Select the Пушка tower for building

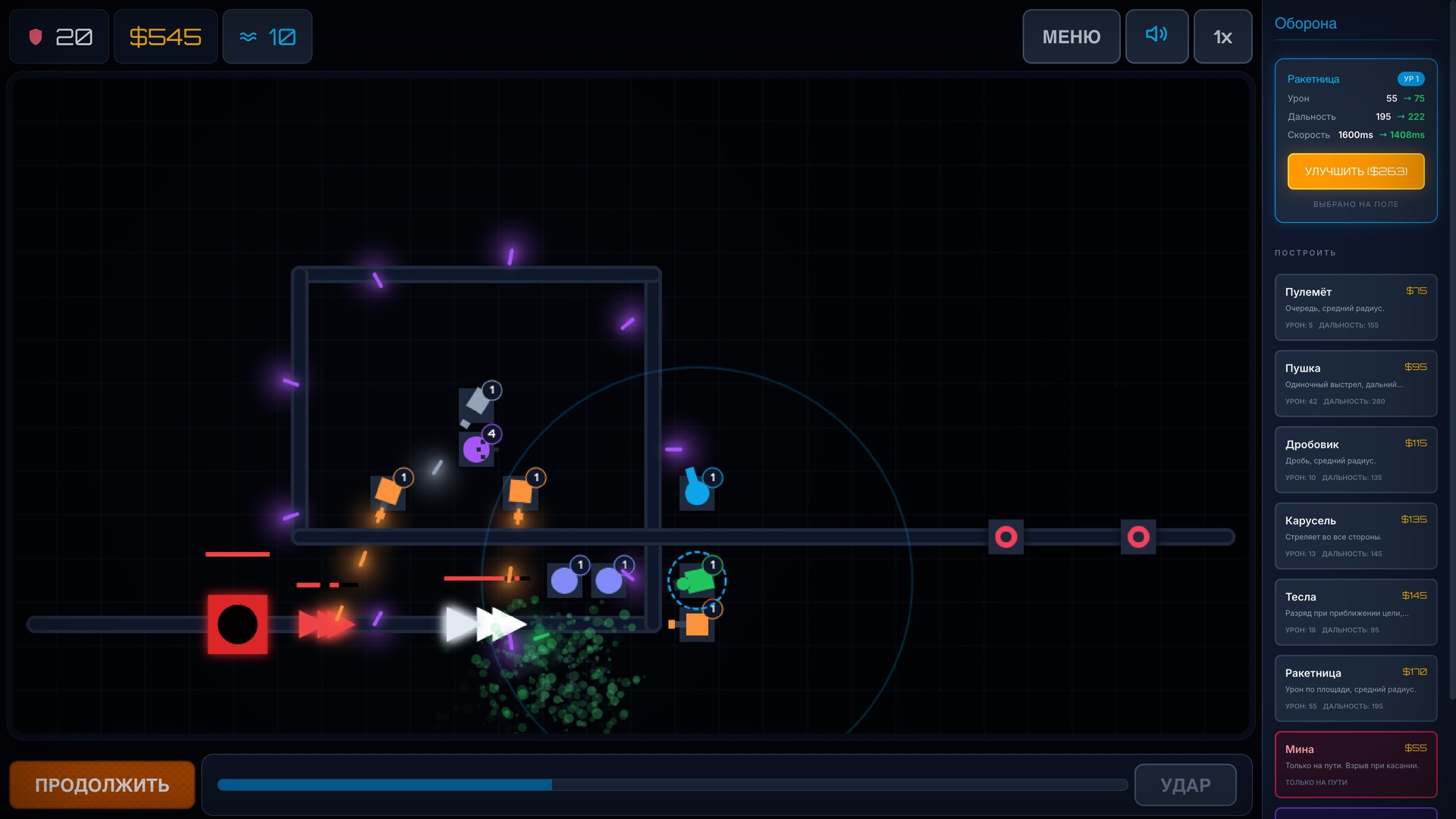pos(1355,384)
